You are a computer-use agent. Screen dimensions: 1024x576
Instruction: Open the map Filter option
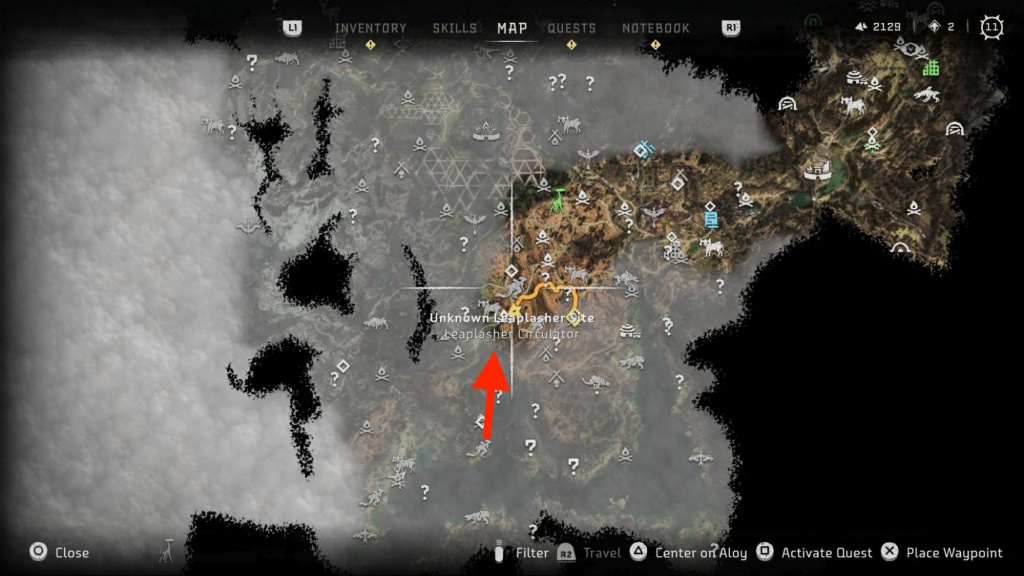click(x=532, y=552)
